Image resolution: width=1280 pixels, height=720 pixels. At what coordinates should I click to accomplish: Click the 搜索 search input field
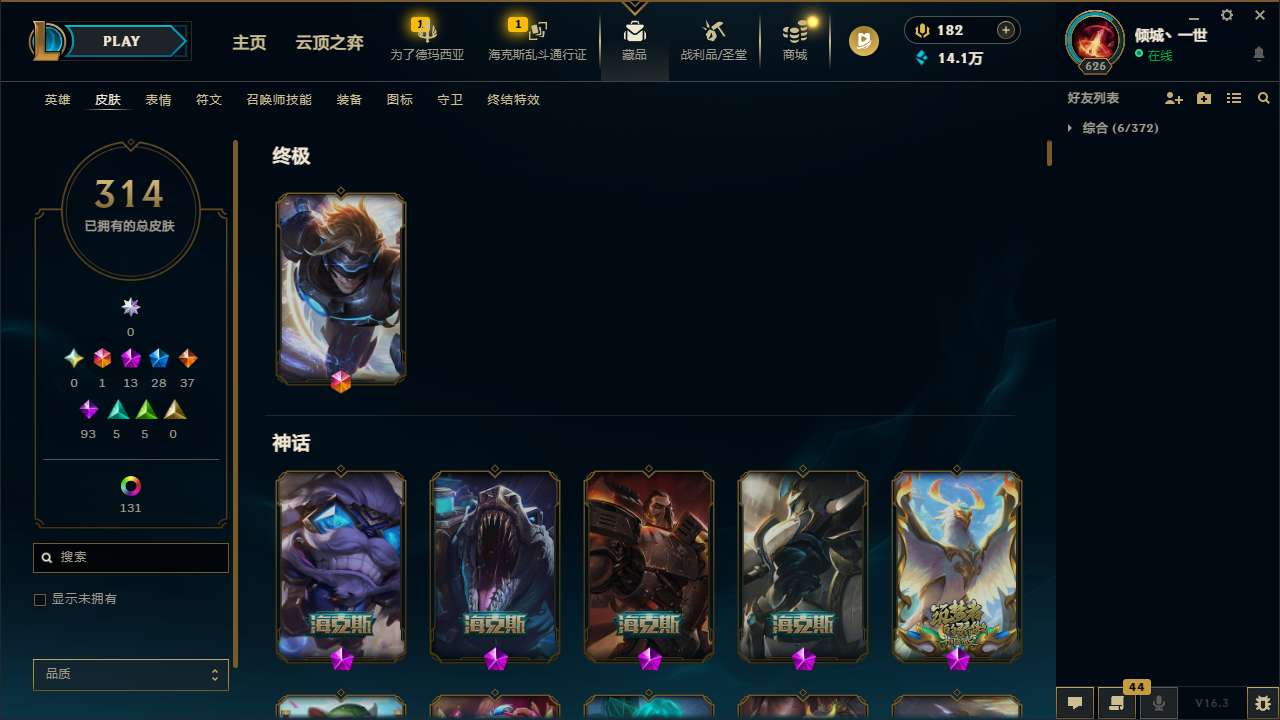(130, 557)
